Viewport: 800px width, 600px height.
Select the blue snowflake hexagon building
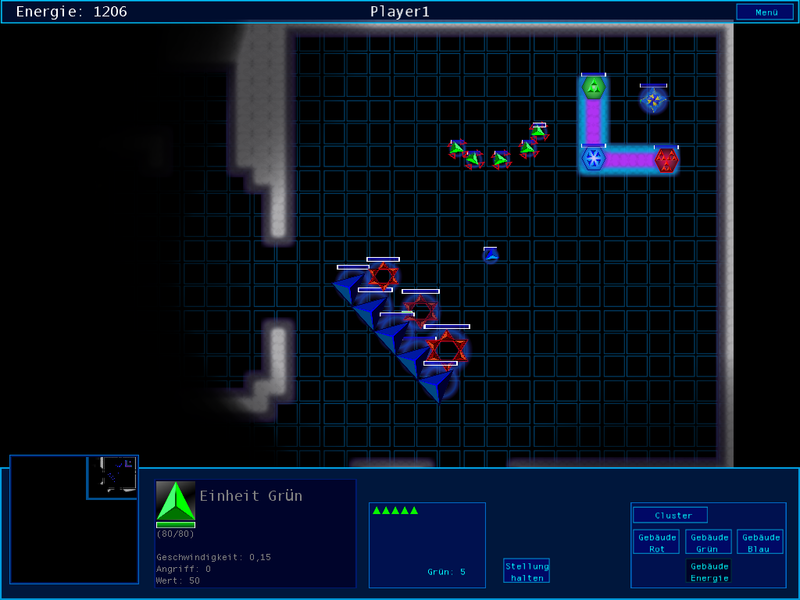click(x=593, y=159)
